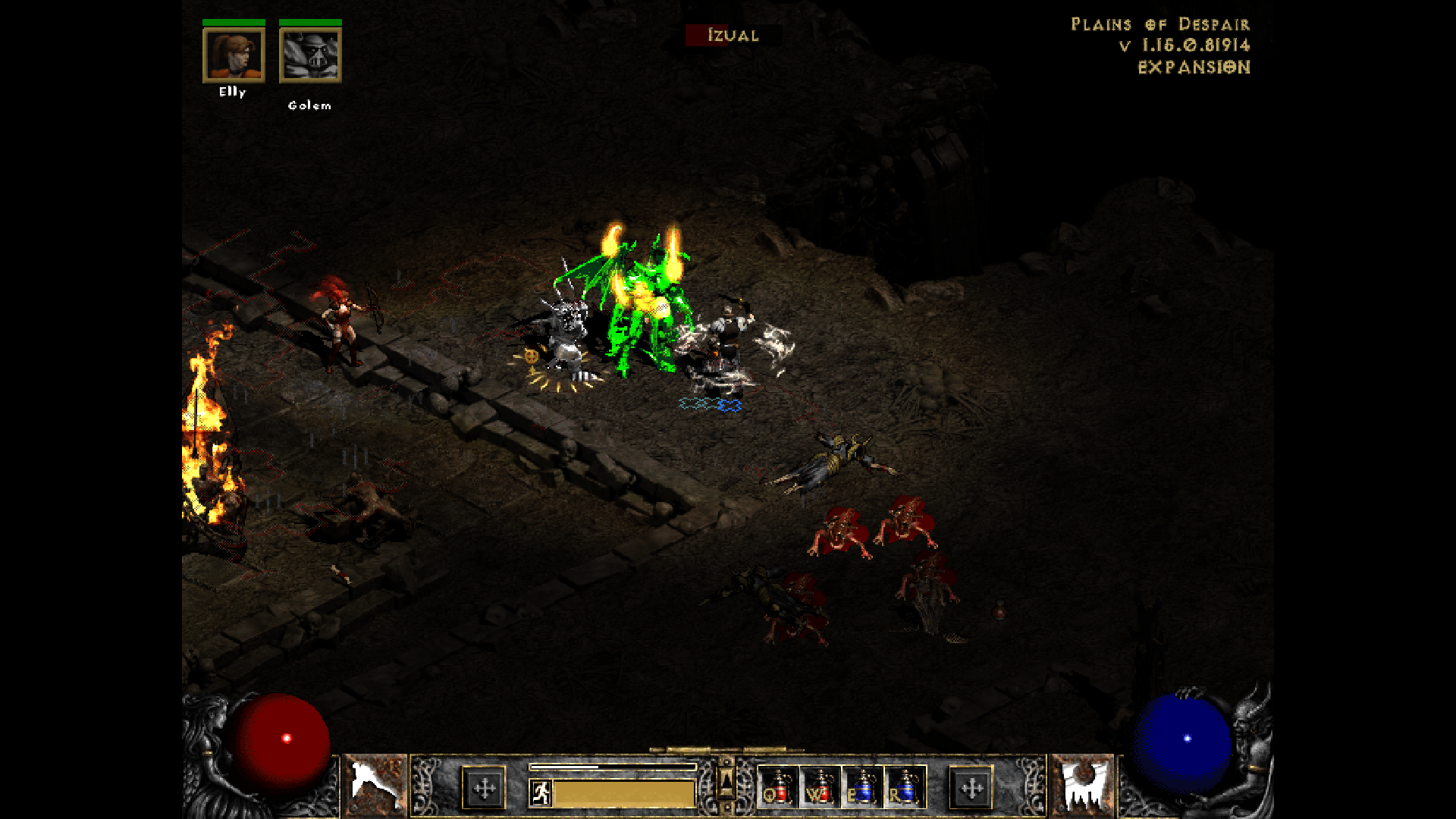Use the healing potion labeled W
The width and height of the screenshot is (1456, 819).
pyautogui.click(x=820, y=786)
